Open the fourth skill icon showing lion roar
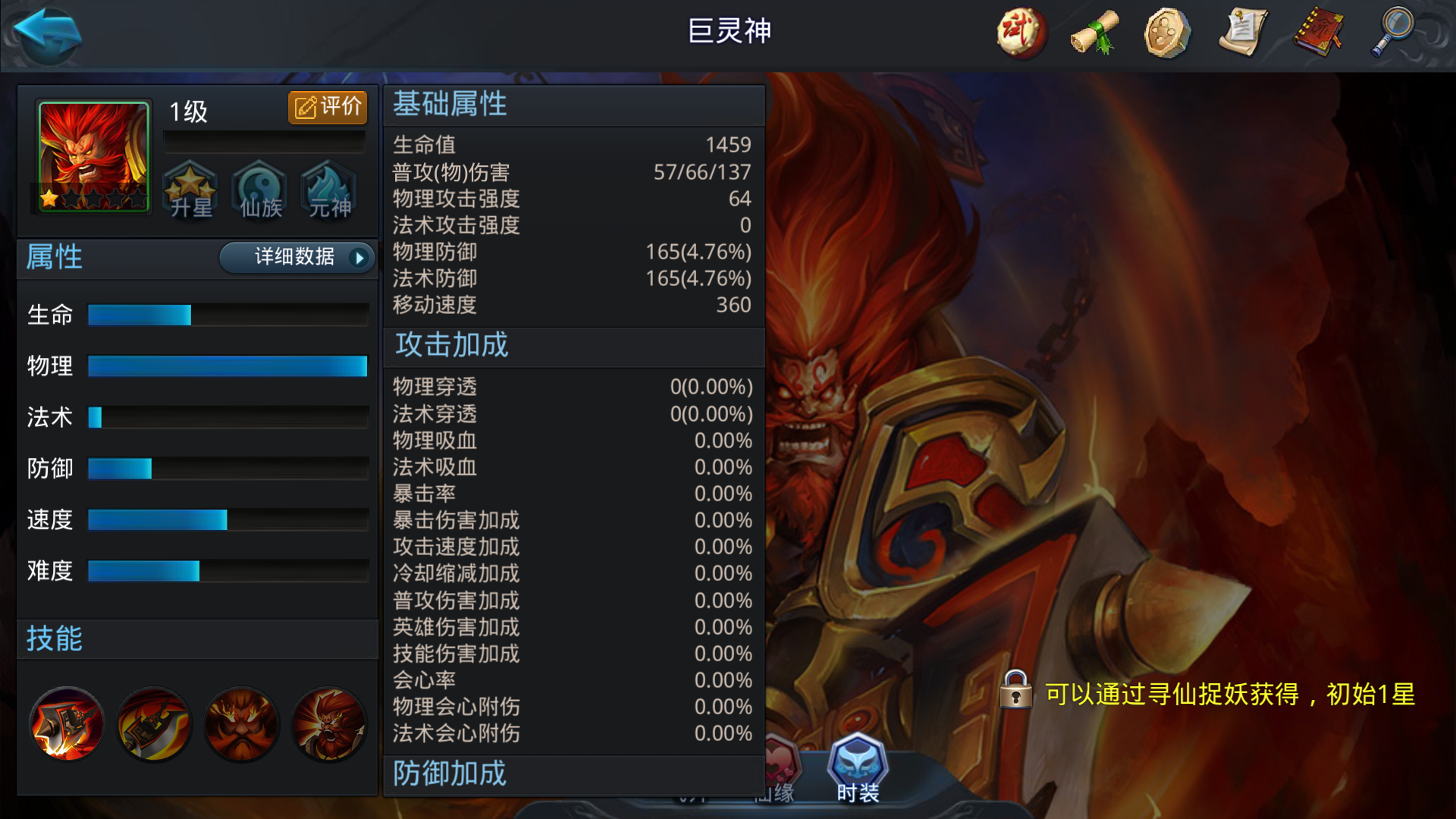The height and width of the screenshot is (819, 1456). pyautogui.click(x=328, y=724)
